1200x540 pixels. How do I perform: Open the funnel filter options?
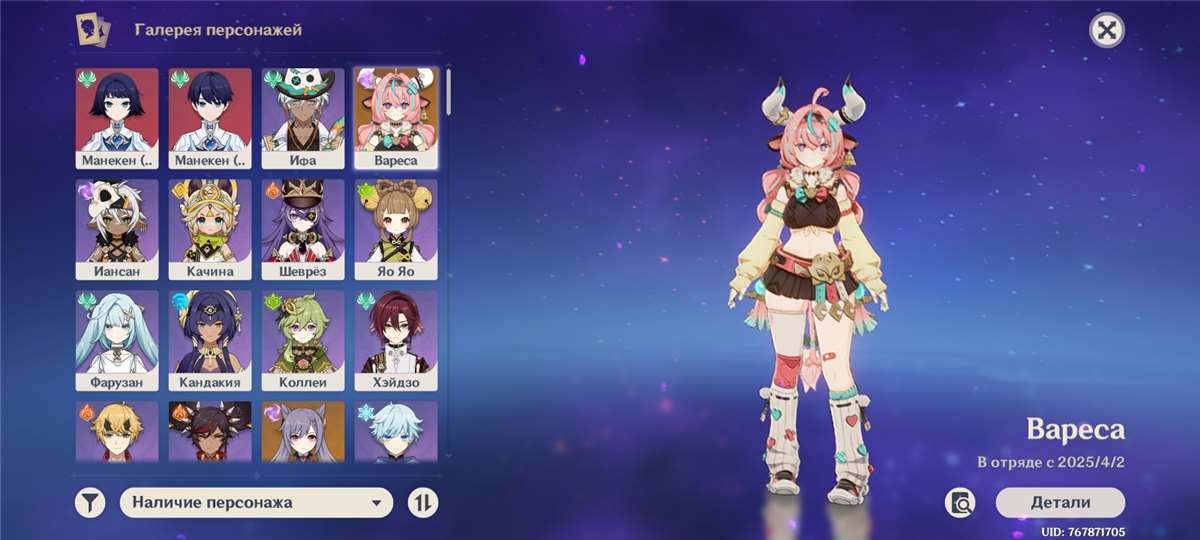click(90, 502)
